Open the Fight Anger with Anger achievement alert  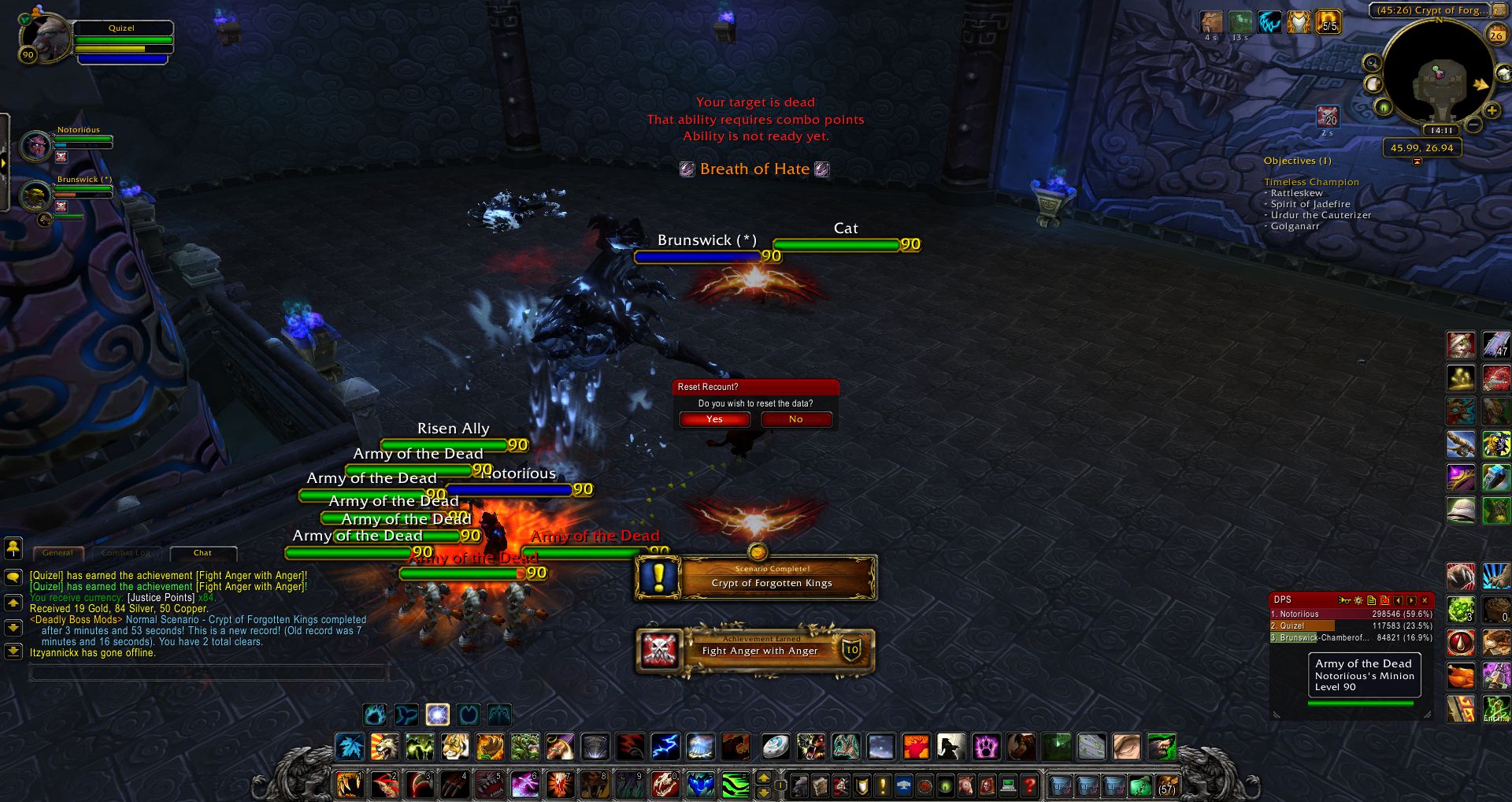coord(756,650)
